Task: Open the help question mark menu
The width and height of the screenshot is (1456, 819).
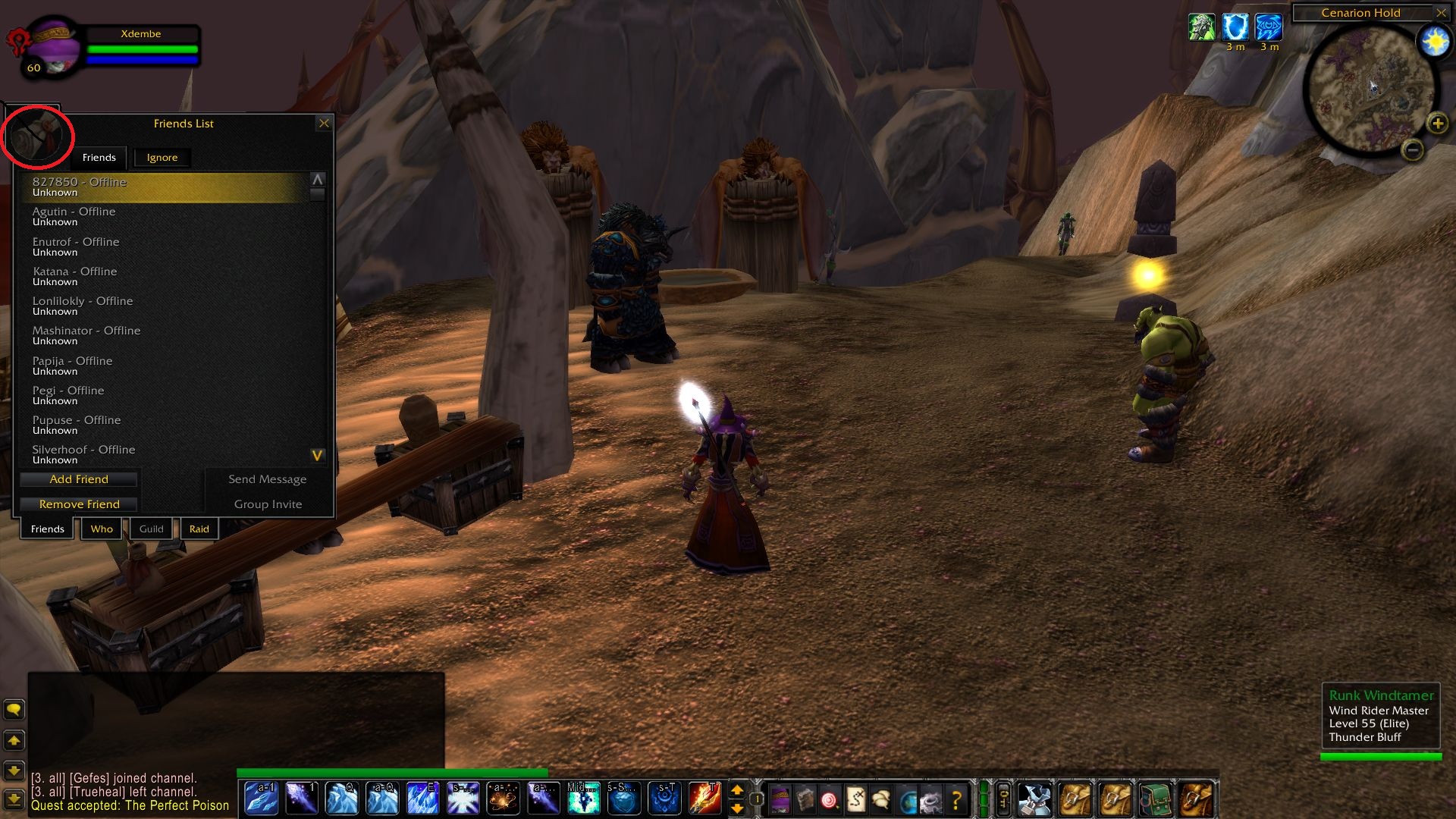Action: [x=956, y=799]
